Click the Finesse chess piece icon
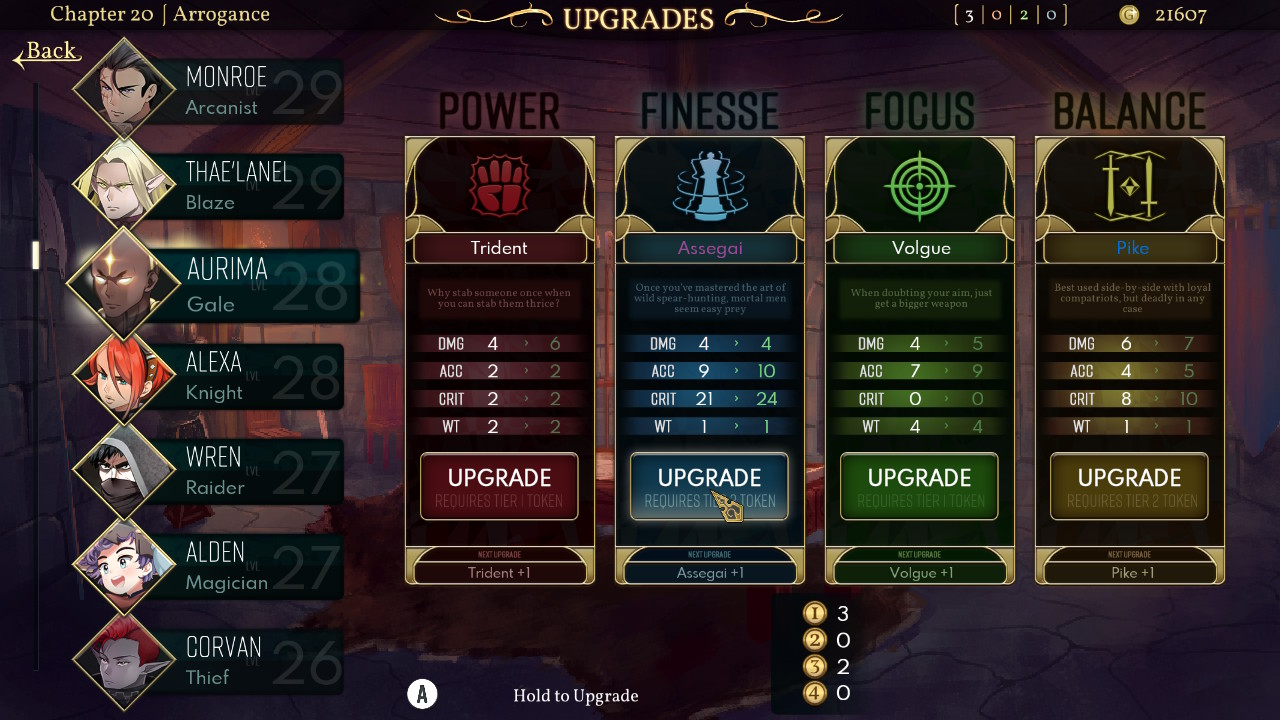Viewport: 1280px width, 720px height. (709, 185)
